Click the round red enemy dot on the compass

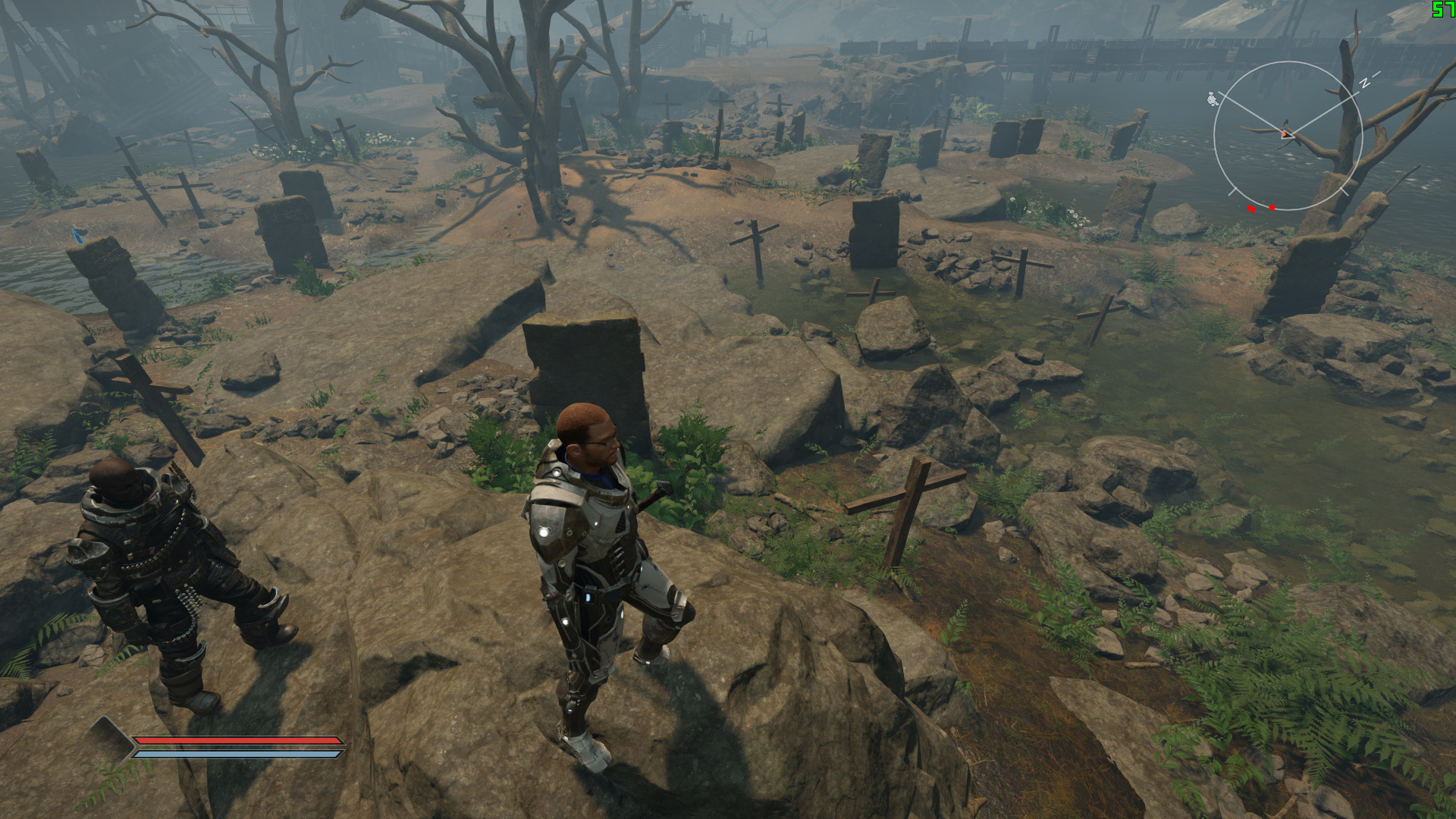click(1272, 207)
